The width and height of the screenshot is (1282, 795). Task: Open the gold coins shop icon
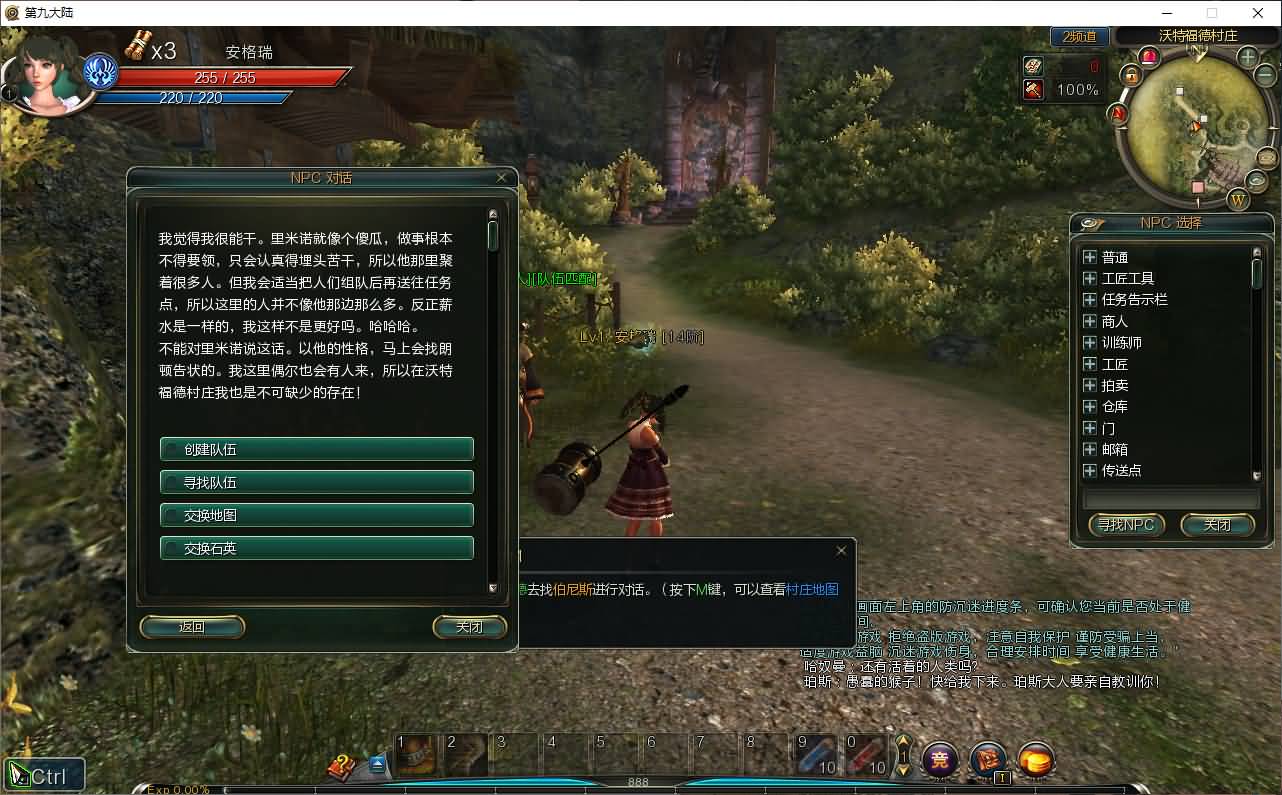click(x=1036, y=761)
